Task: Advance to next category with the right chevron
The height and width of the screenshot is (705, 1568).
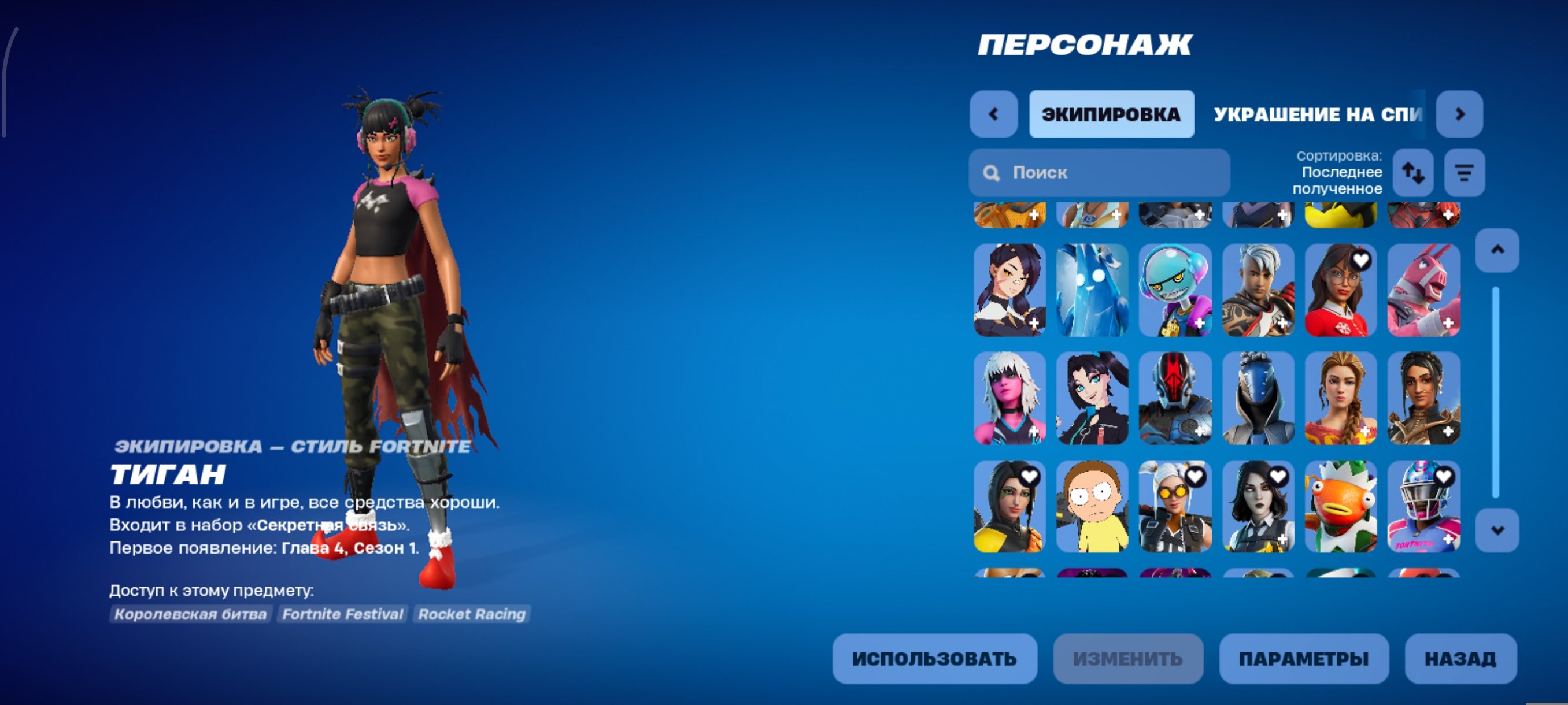Action: coord(1461,113)
